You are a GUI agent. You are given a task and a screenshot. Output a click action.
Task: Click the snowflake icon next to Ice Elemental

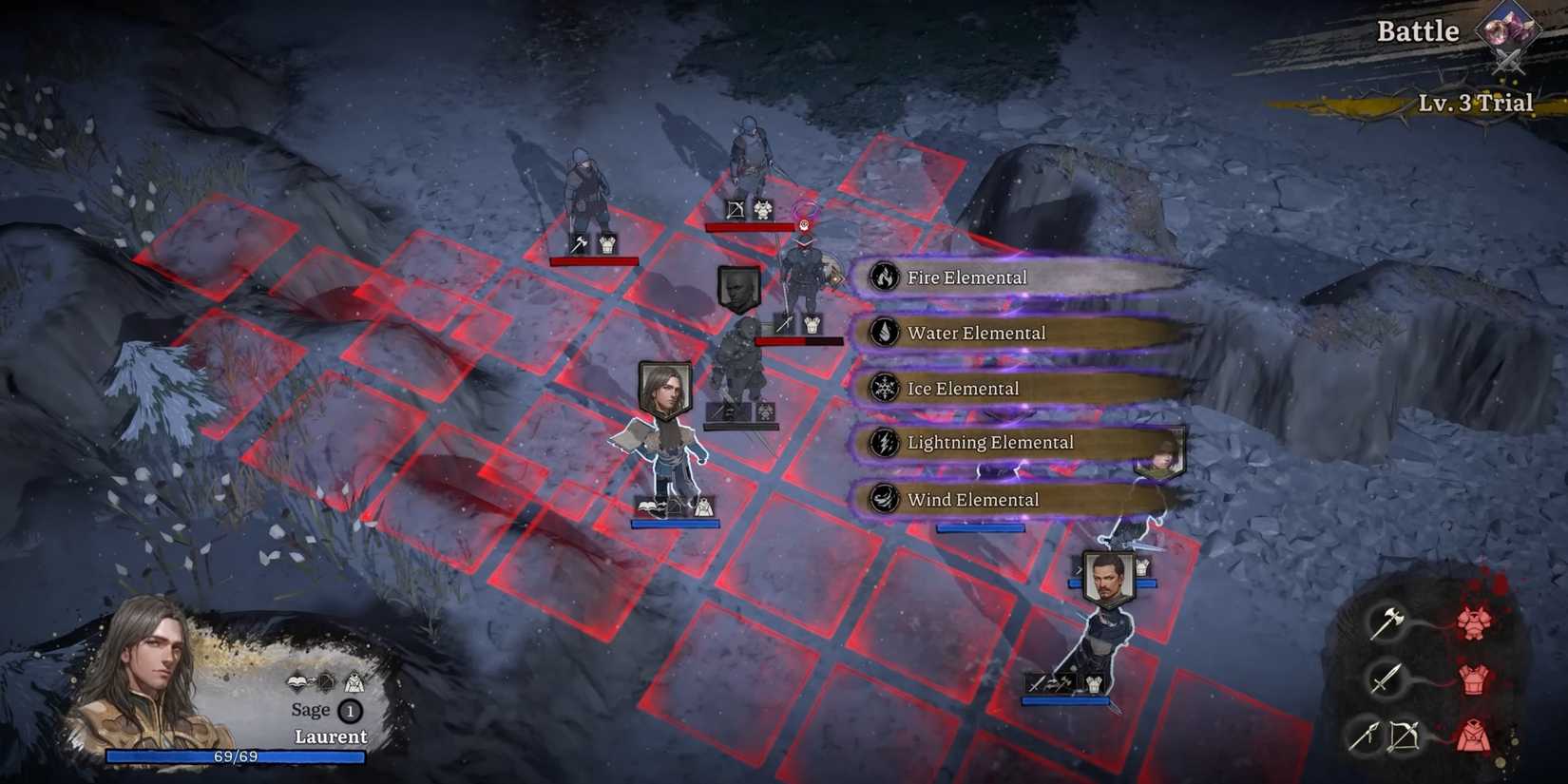coord(886,389)
